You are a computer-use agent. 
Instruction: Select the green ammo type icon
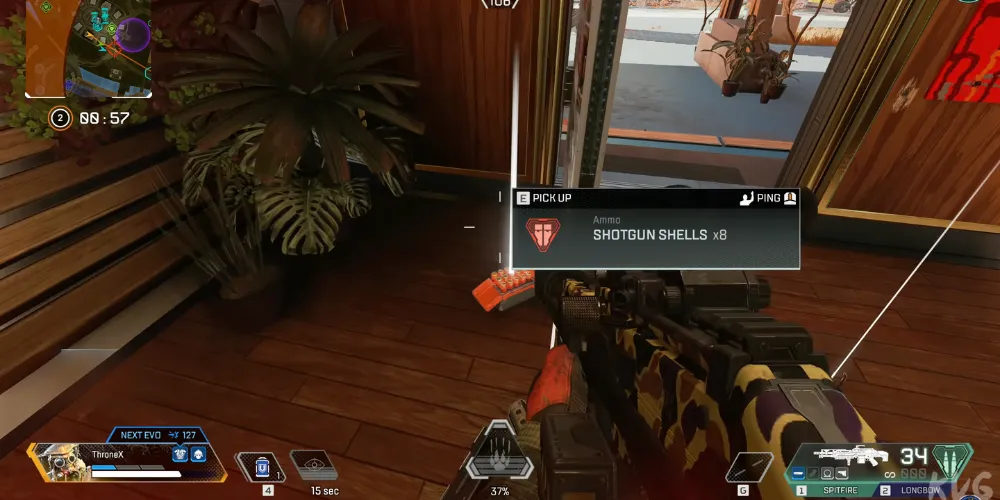pos(952,461)
